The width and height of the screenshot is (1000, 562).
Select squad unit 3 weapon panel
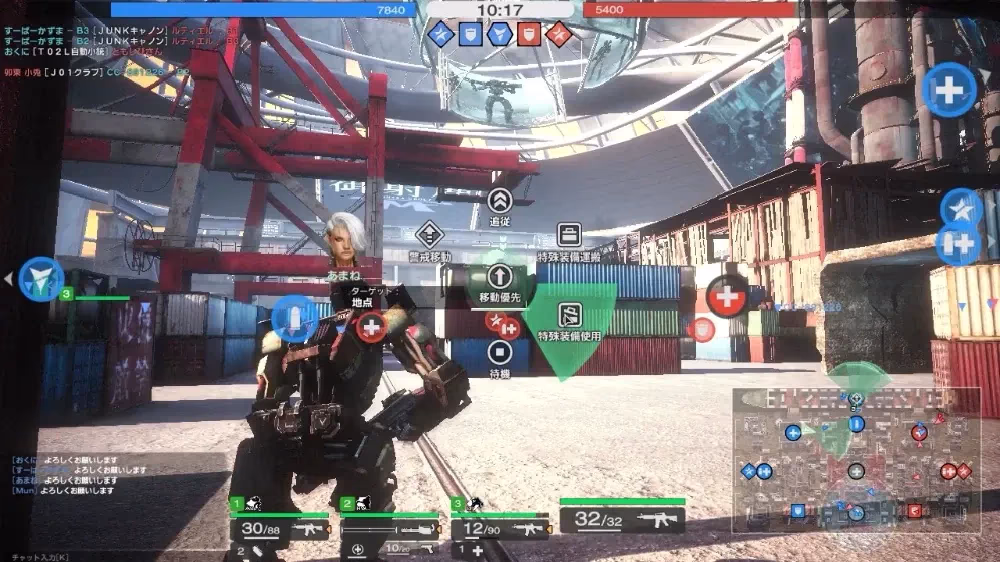(500, 529)
